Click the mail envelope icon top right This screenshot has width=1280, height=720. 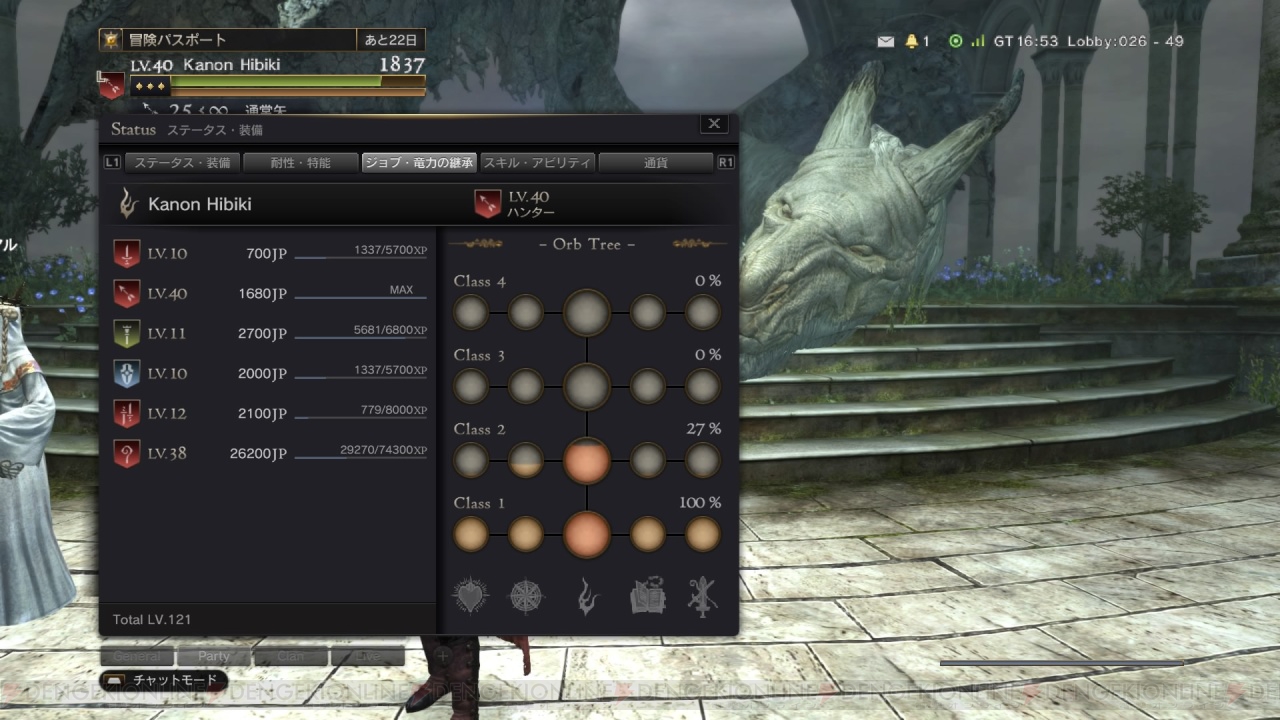pos(885,41)
